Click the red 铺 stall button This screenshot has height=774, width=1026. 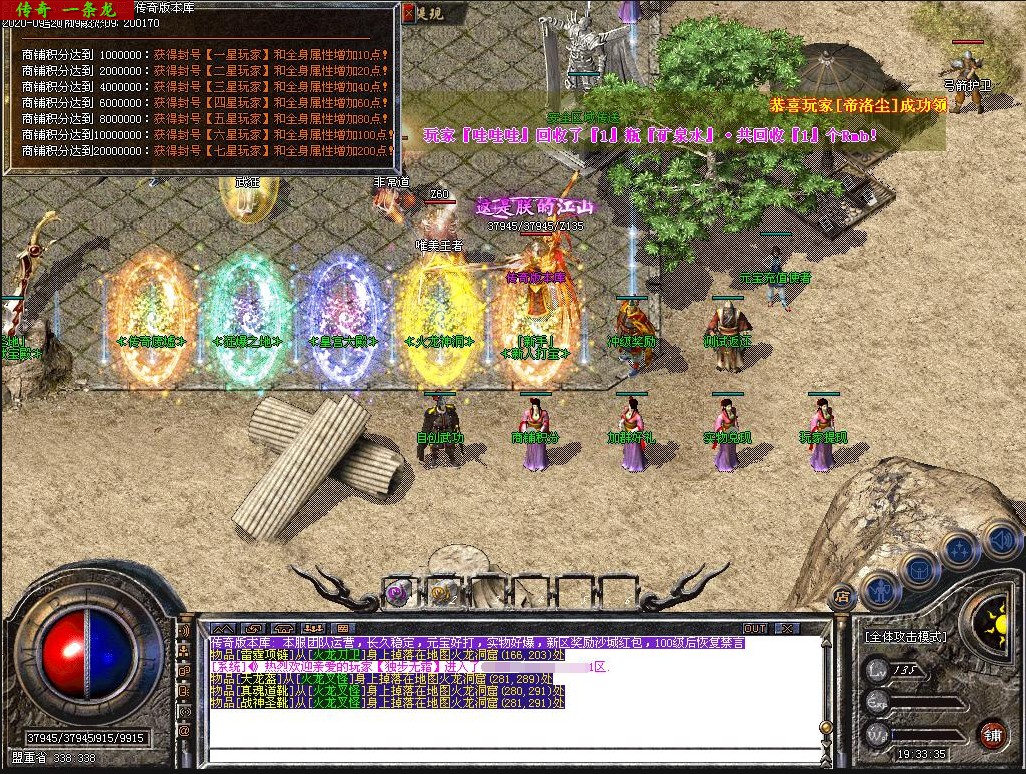992,735
